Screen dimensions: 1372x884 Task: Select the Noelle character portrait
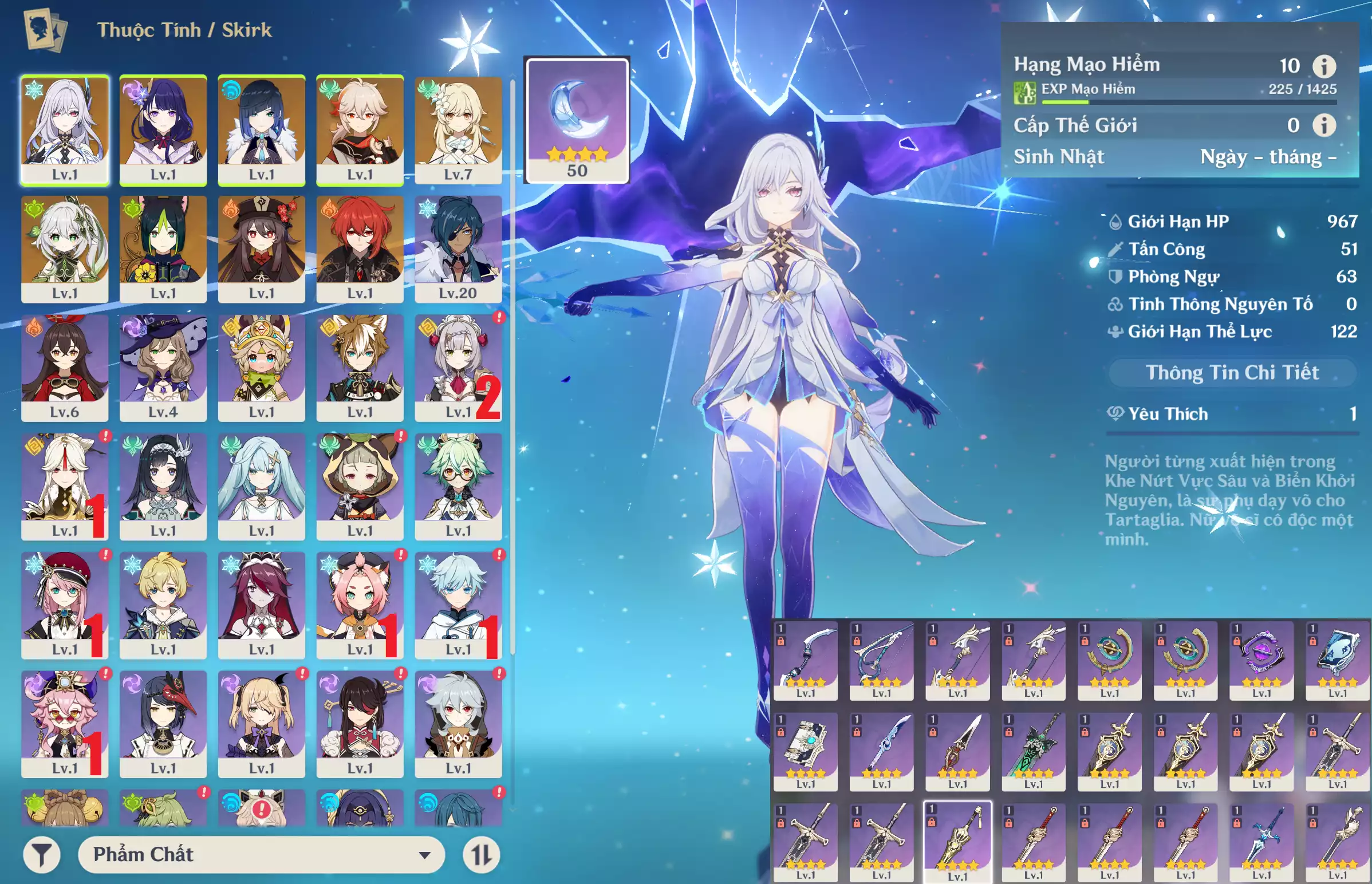pyautogui.click(x=458, y=368)
